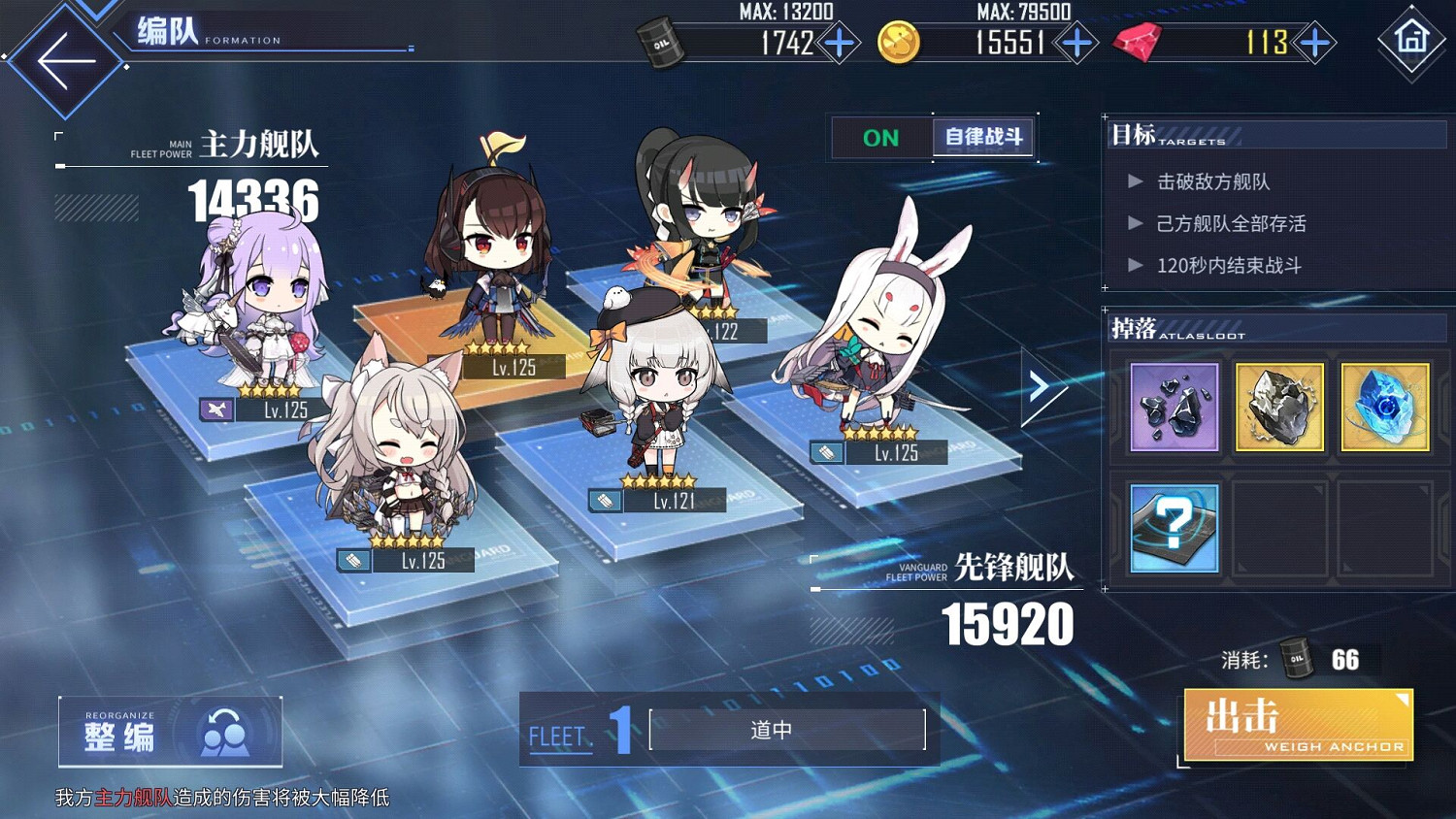Click the blue crystal loot thumbnail
Screen dimensions: 1456x819
(x=1384, y=406)
